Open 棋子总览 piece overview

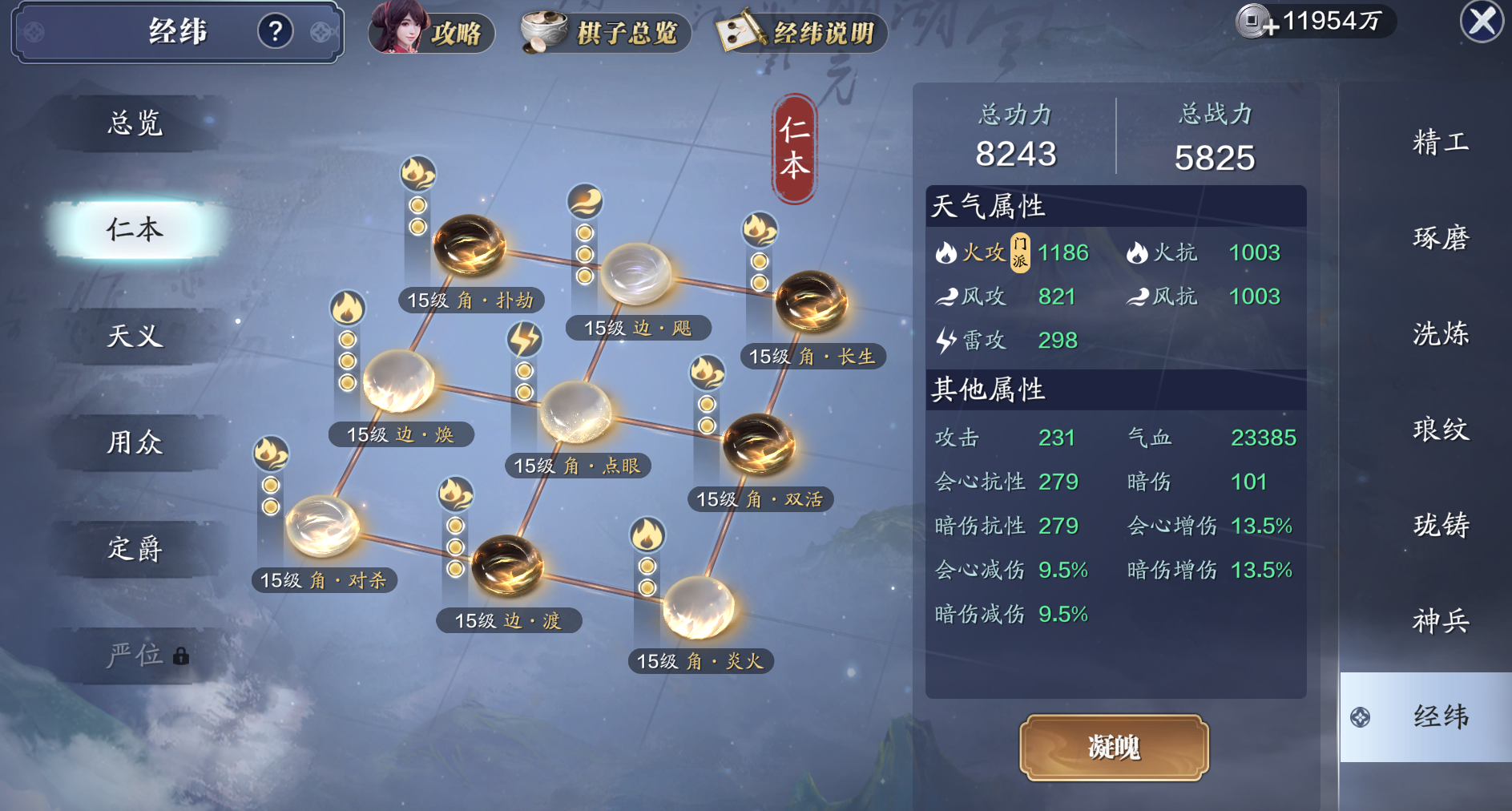coord(606,33)
